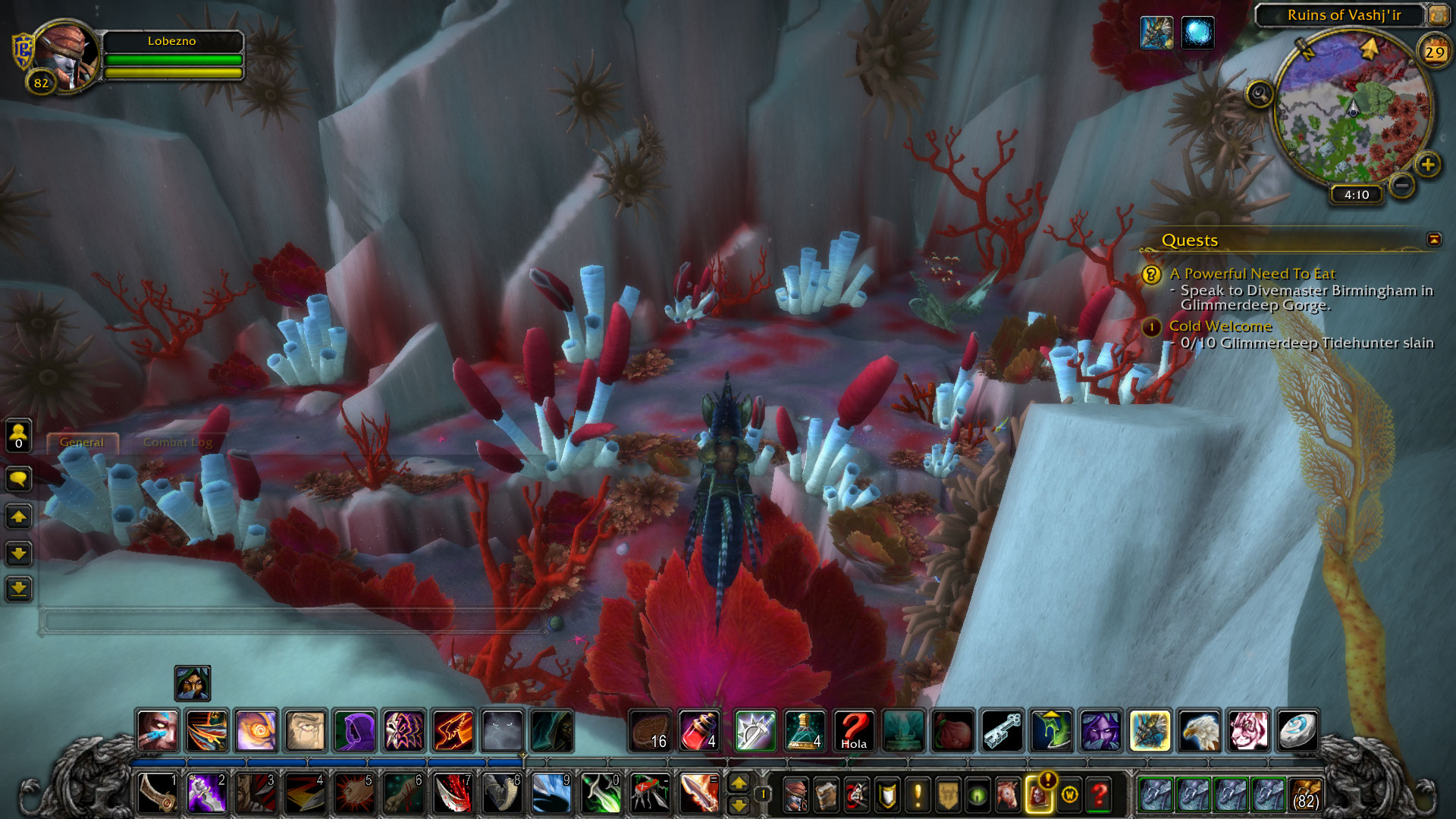This screenshot has height=819, width=1456.
Task: Click Lobezno's character portrait
Action: pos(67,57)
